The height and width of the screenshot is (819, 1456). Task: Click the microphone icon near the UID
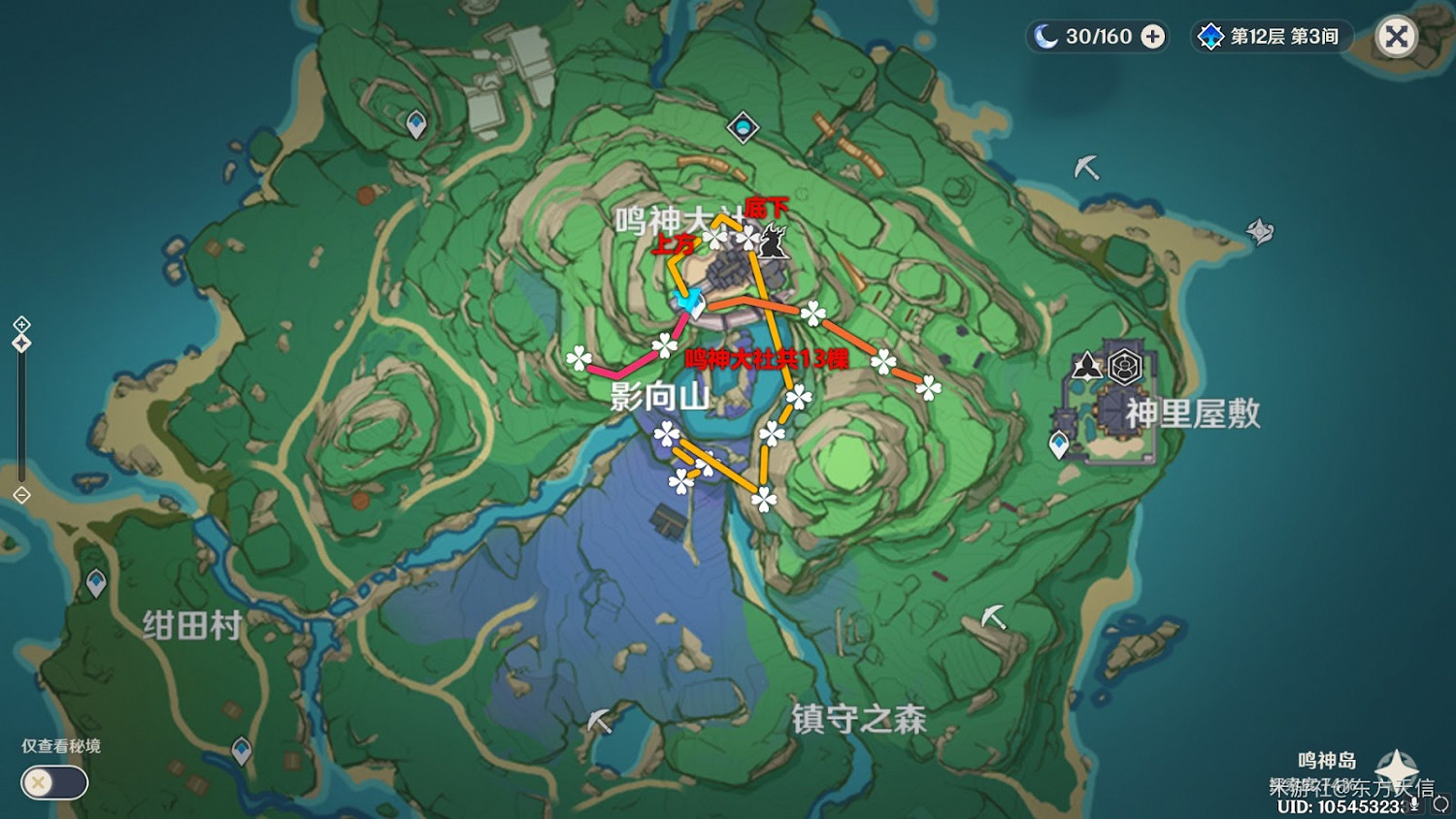1414,805
